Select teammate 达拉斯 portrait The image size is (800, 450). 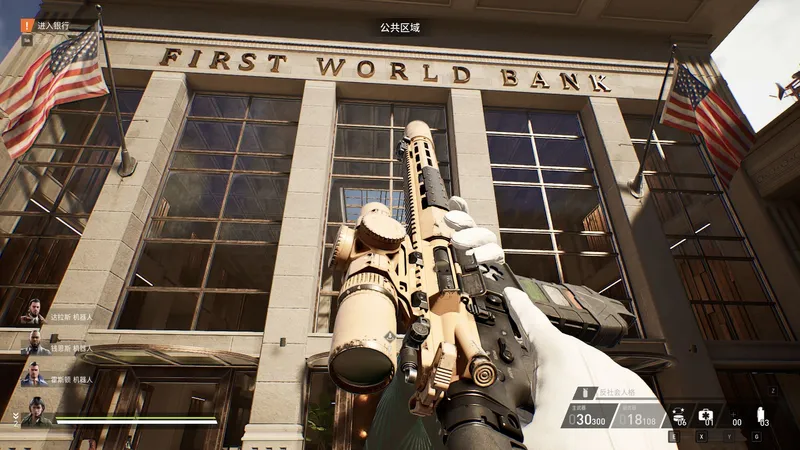click(x=32, y=312)
